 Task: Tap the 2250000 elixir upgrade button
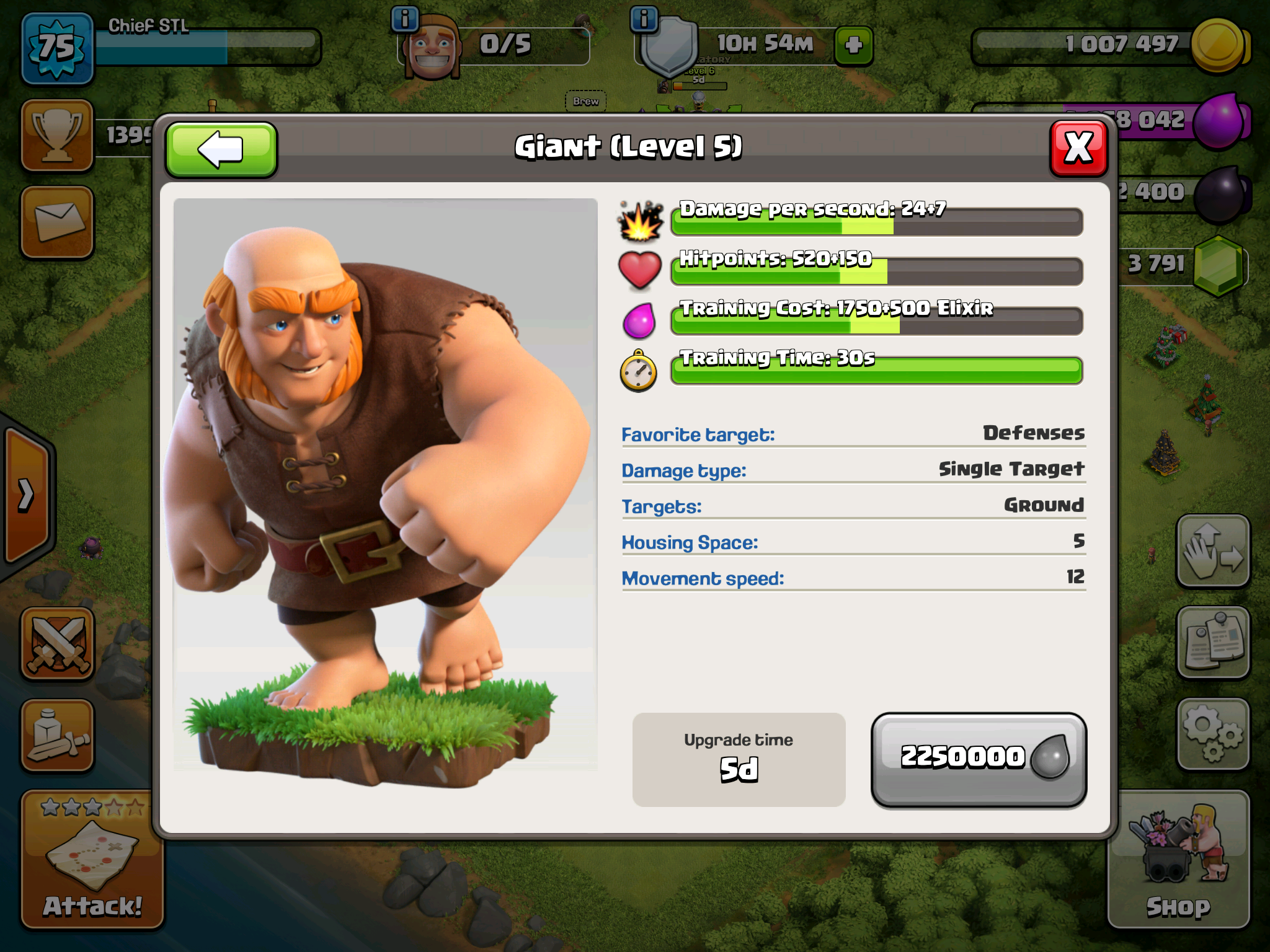(979, 759)
